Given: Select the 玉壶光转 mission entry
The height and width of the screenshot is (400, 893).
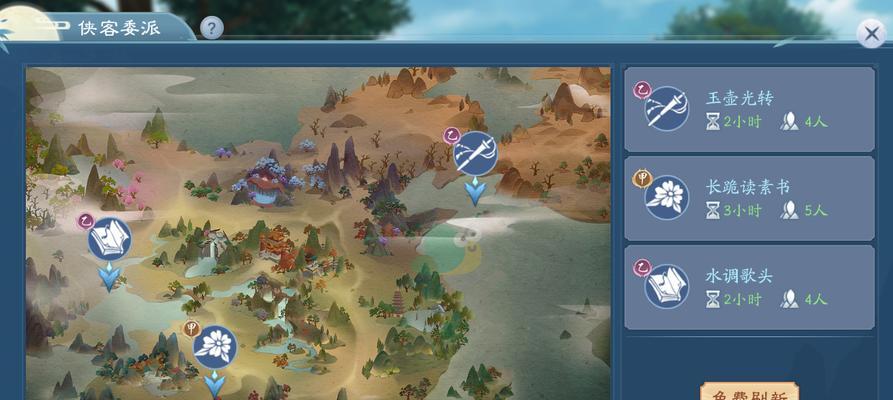Looking at the screenshot, I should 749,110.
